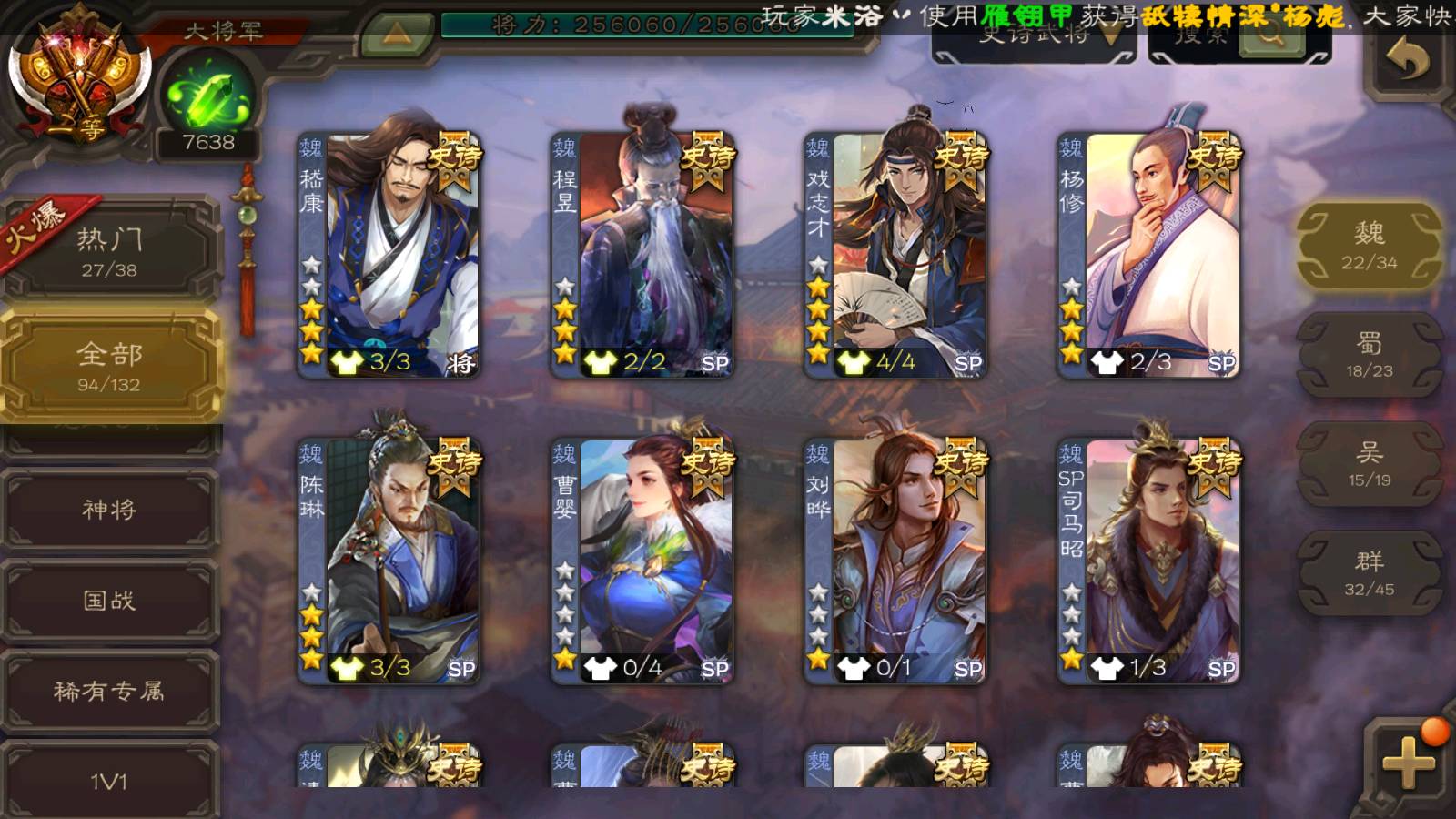Filter heroes by 蜀 faction
The height and width of the screenshot is (819, 1456).
(x=1369, y=355)
